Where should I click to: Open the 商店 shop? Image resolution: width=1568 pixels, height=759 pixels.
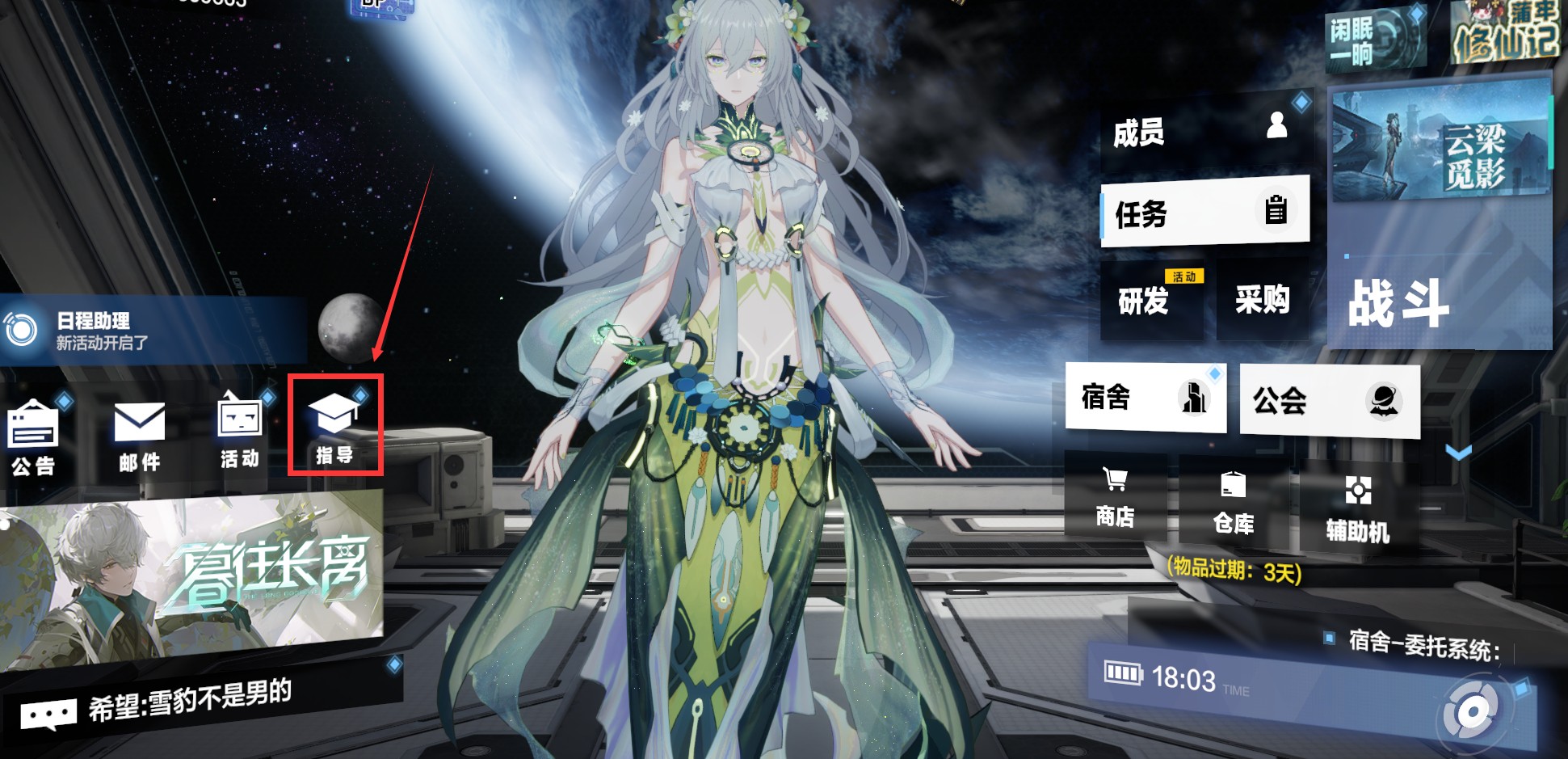(1115, 498)
